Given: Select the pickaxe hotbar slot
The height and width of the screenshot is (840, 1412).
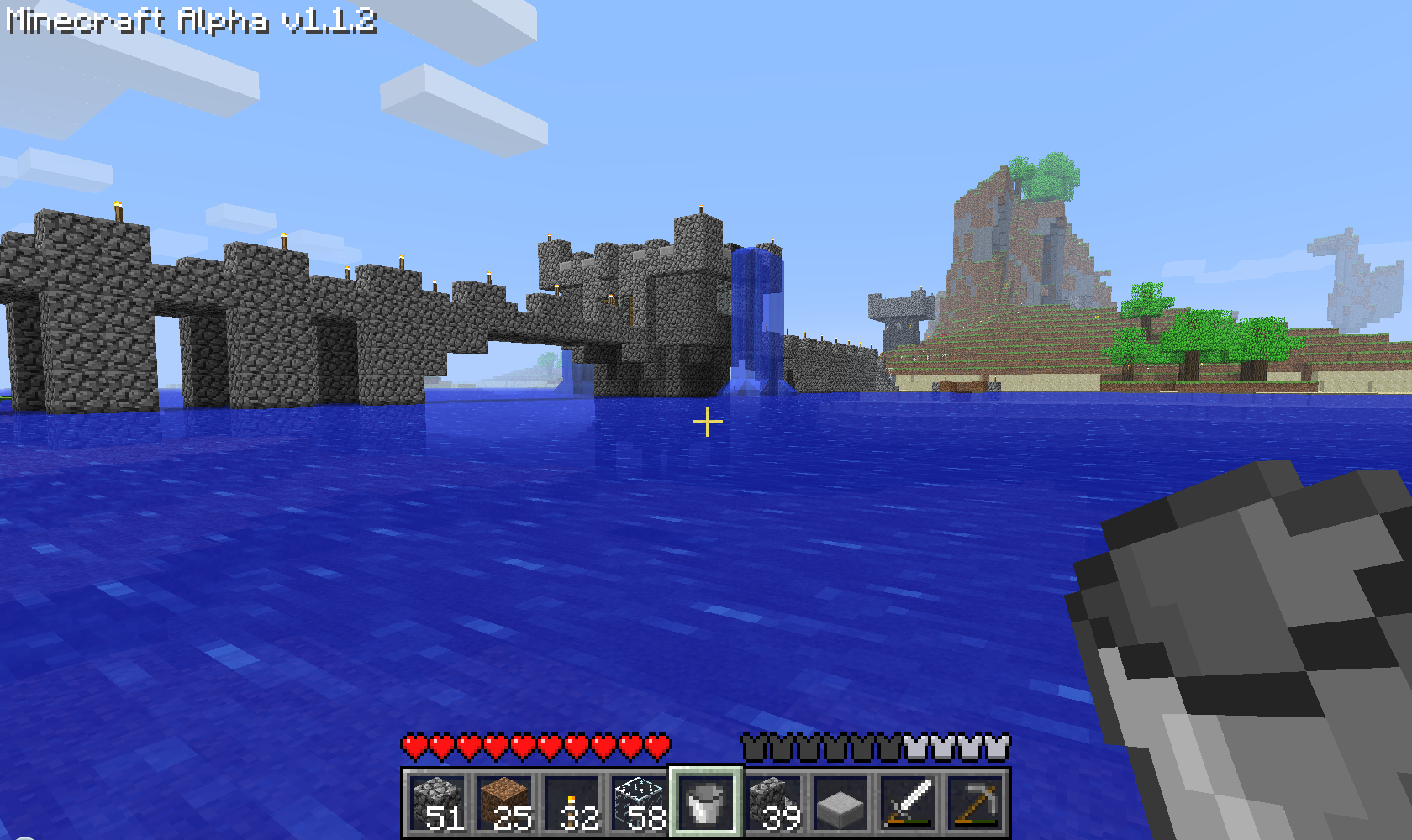Looking at the screenshot, I should click(x=975, y=802).
